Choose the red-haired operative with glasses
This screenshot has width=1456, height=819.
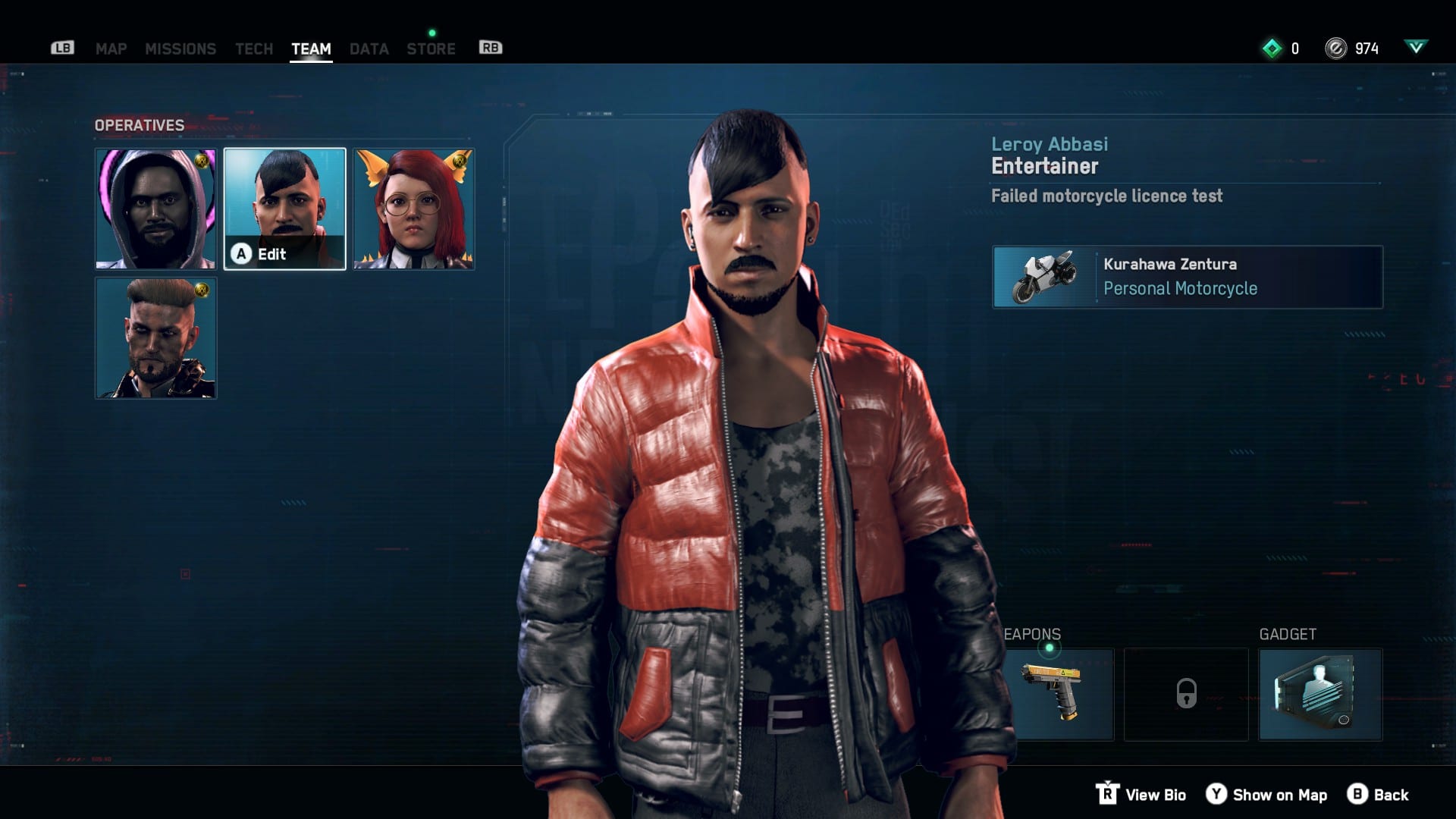coord(413,209)
